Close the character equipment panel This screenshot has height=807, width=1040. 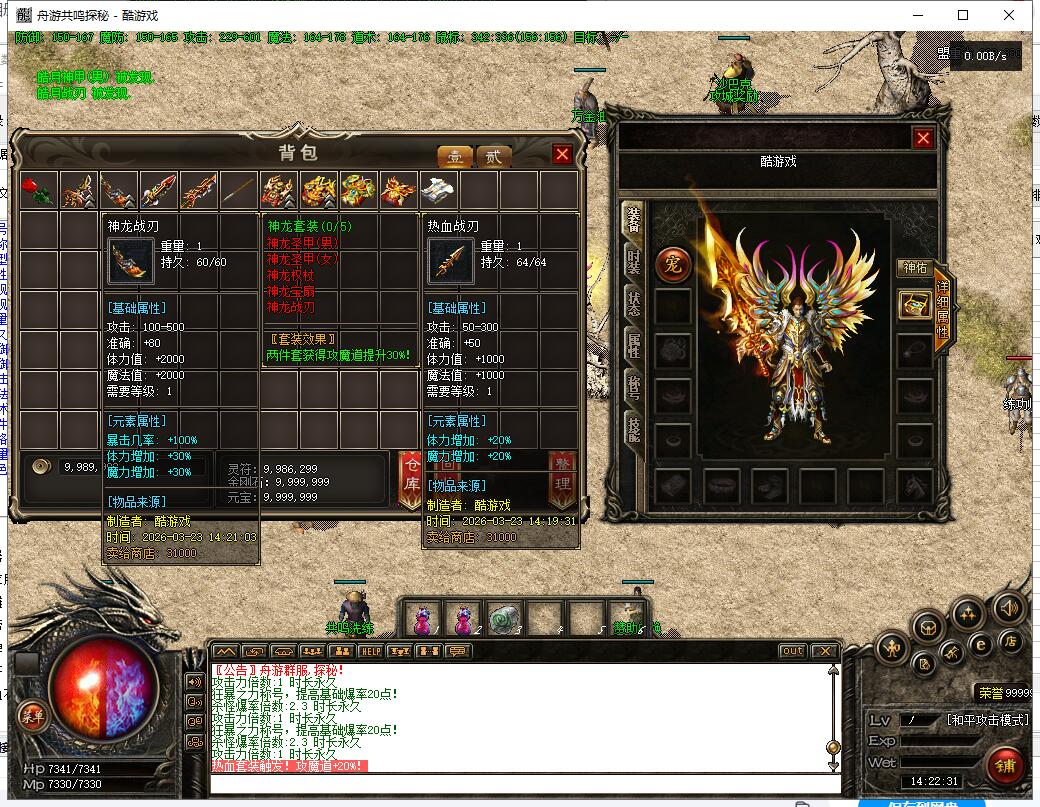pos(923,139)
